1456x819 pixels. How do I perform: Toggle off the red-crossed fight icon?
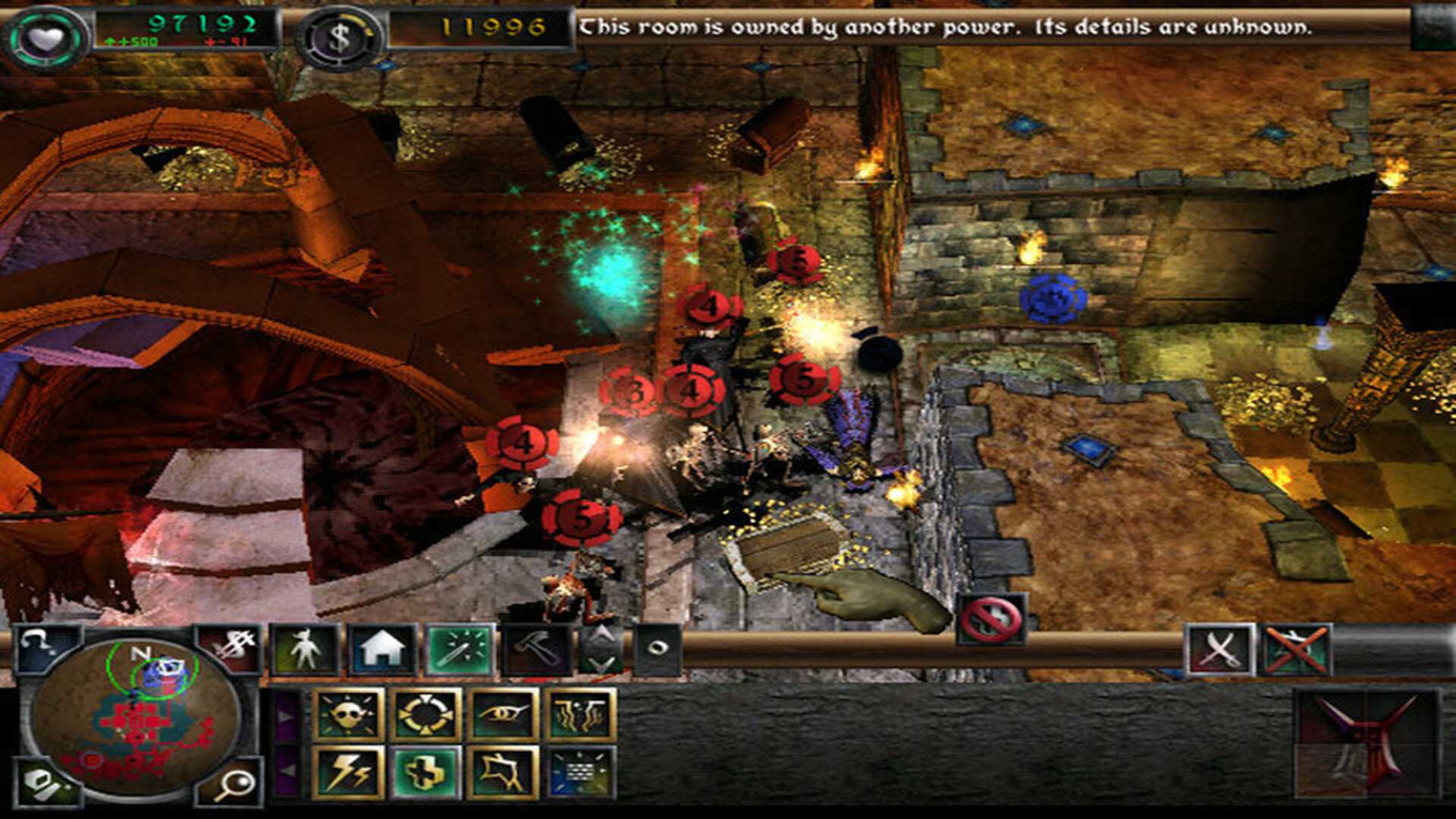pyautogui.click(x=1297, y=651)
